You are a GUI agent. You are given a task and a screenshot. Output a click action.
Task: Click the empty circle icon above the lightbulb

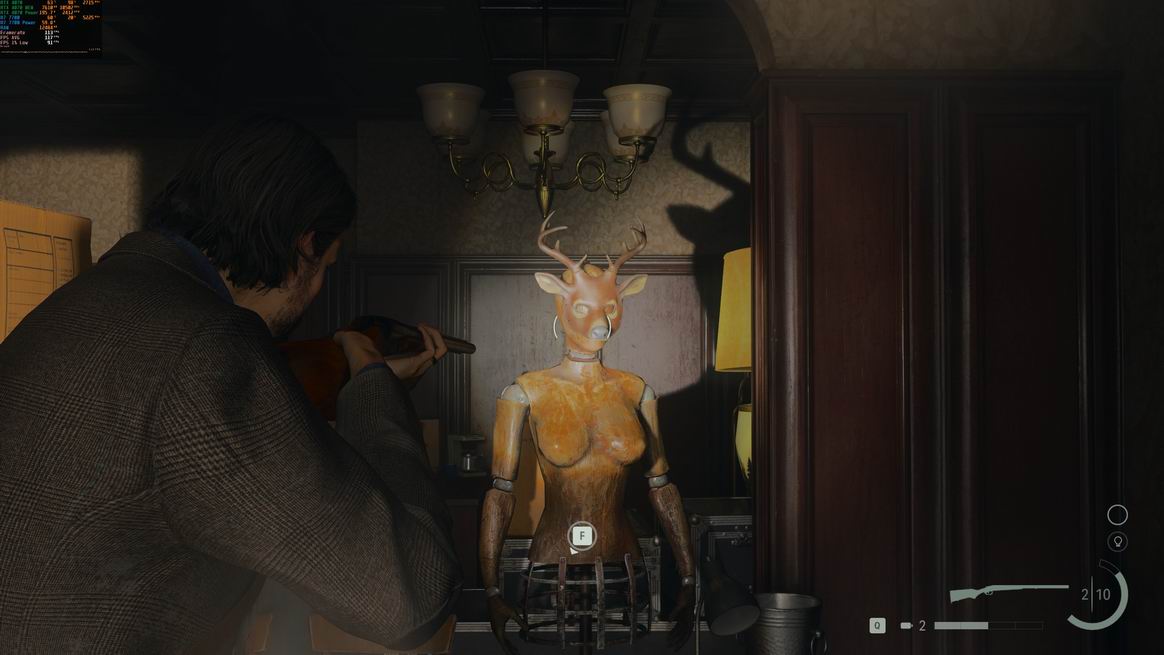pyautogui.click(x=1117, y=515)
